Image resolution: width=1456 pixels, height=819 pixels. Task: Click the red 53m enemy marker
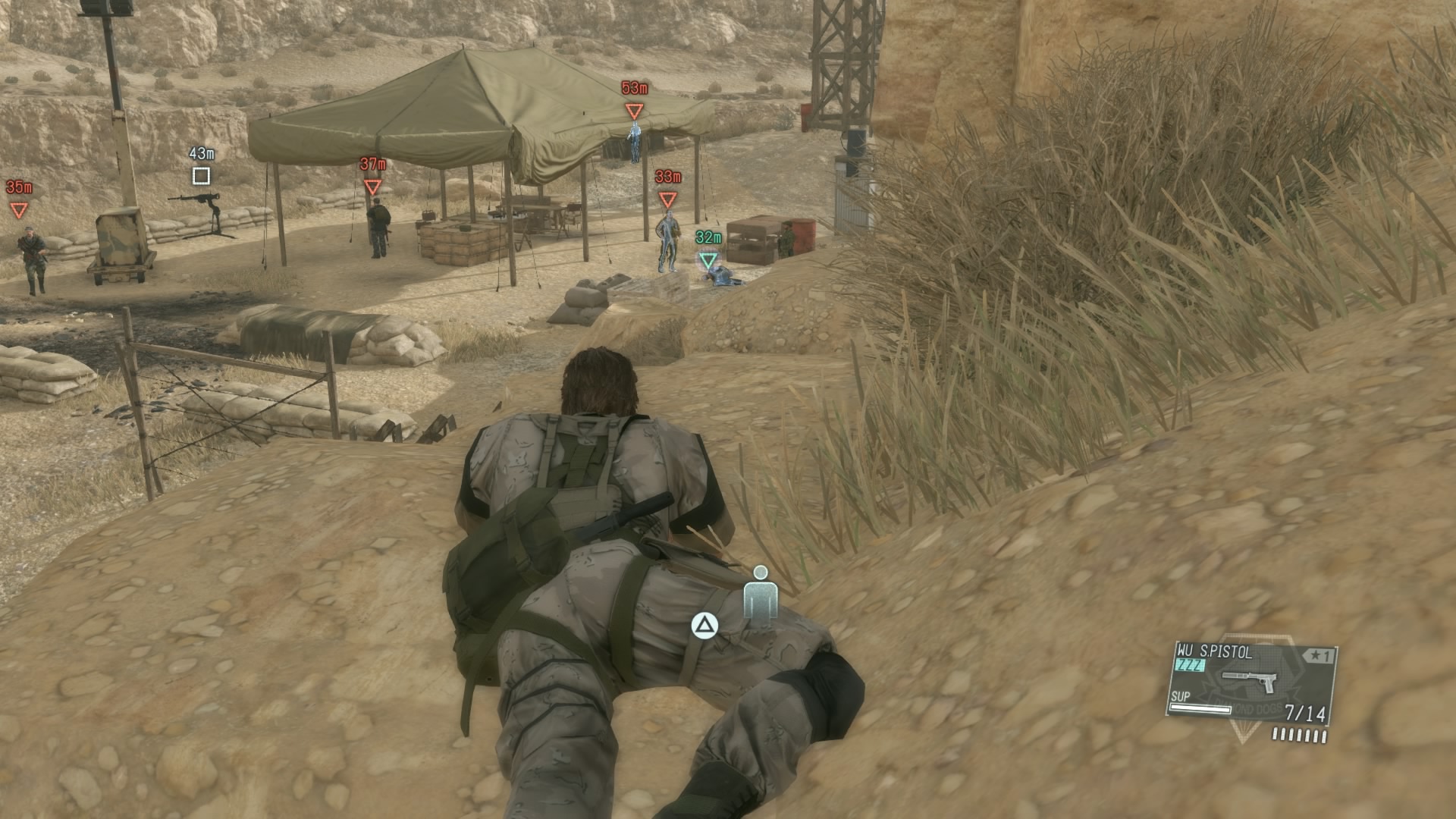(x=634, y=111)
